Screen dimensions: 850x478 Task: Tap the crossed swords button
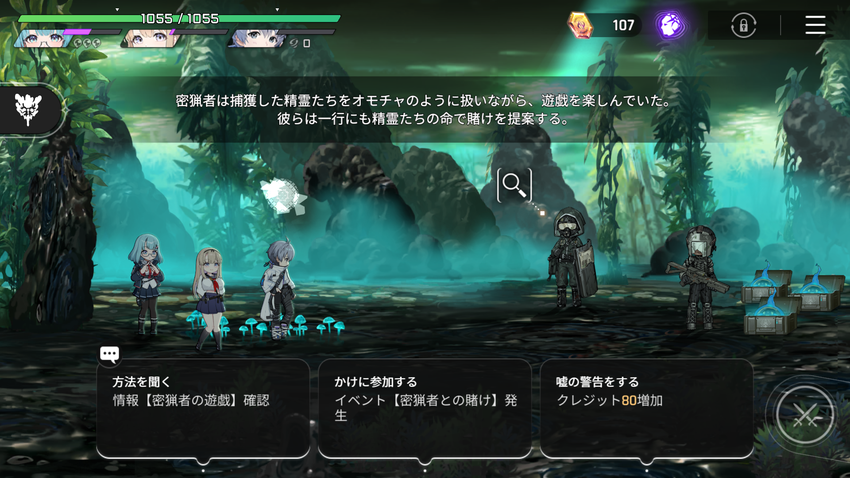(804, 415)
